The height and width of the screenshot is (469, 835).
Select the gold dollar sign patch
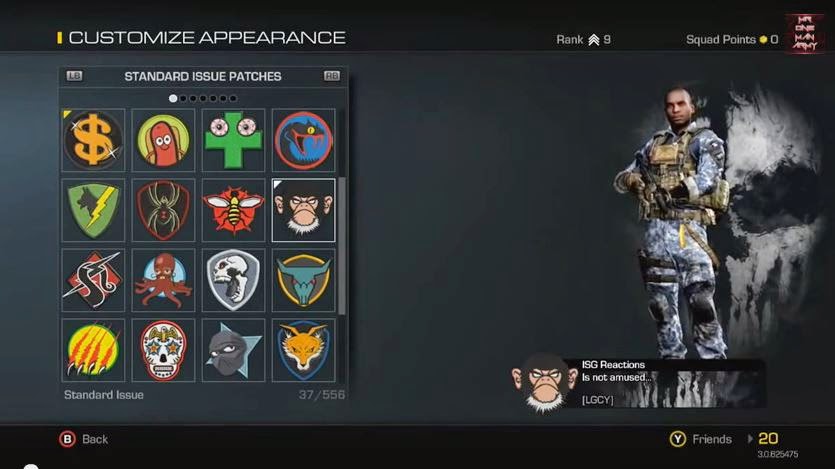93,140
